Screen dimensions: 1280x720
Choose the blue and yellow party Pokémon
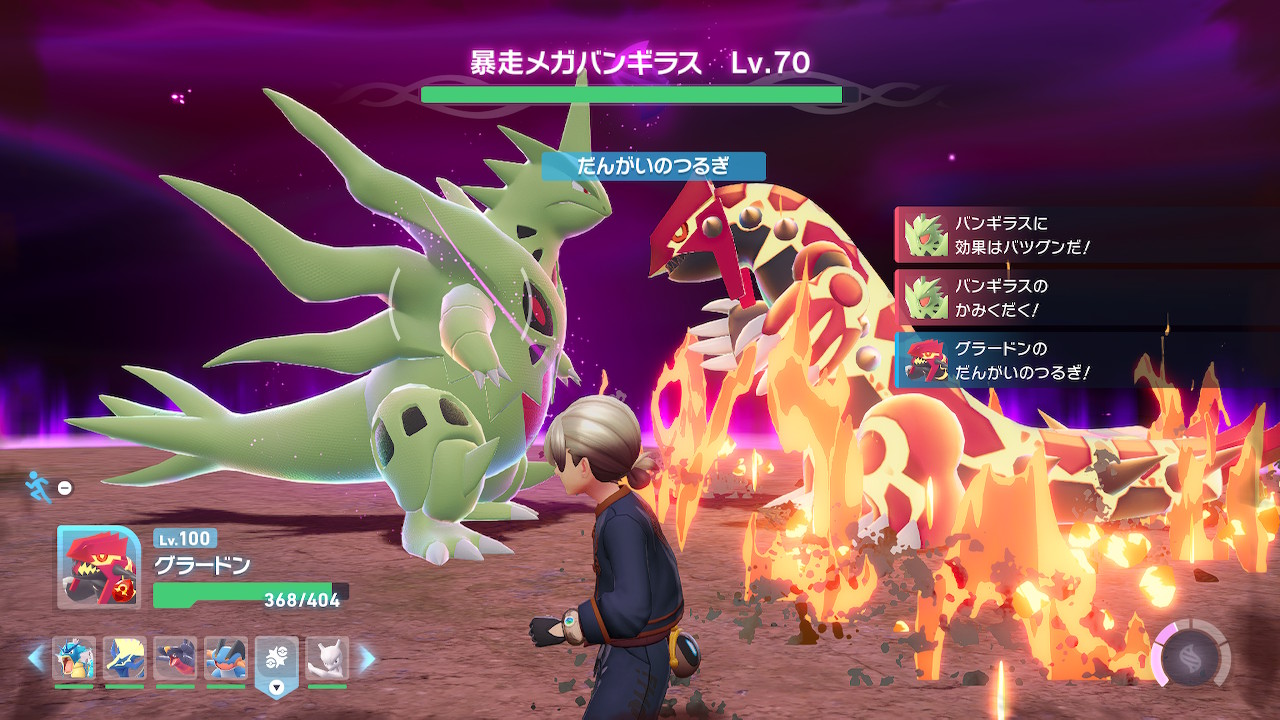(125, 658)
